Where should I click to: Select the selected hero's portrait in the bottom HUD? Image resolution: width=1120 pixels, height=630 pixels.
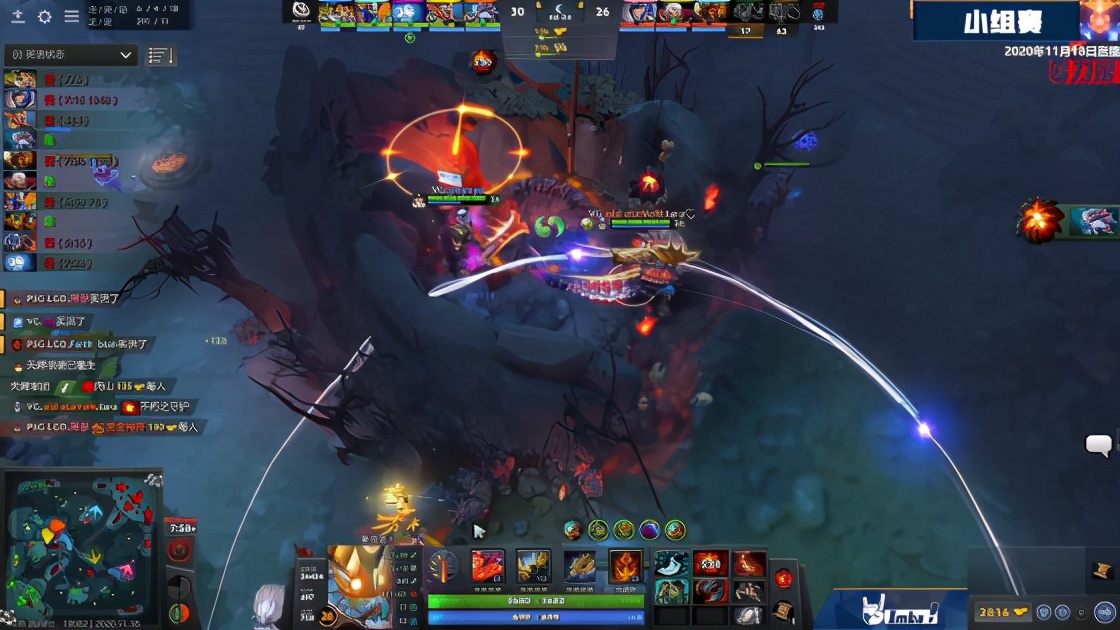coord(360,583)
